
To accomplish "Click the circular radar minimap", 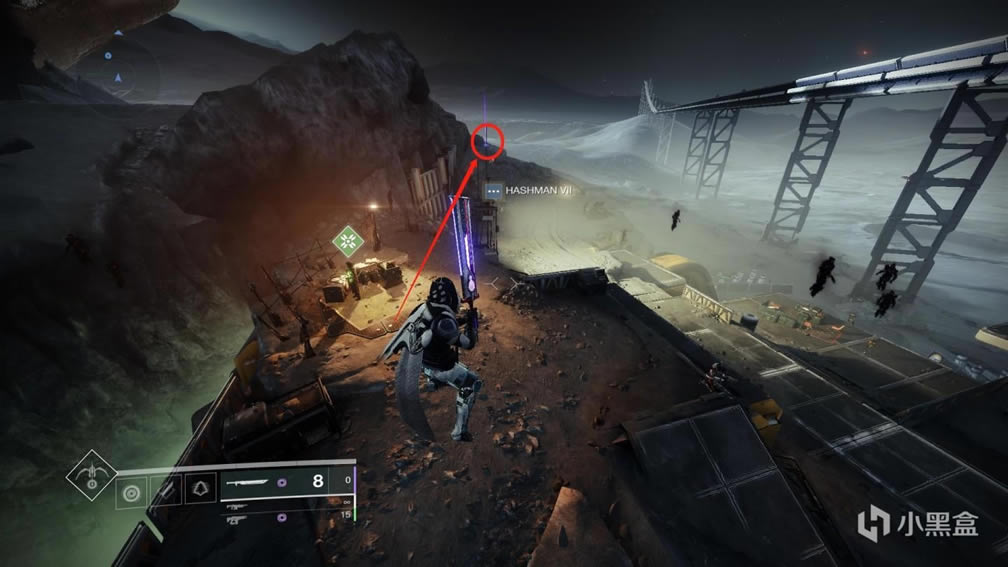I will point(119,67).
